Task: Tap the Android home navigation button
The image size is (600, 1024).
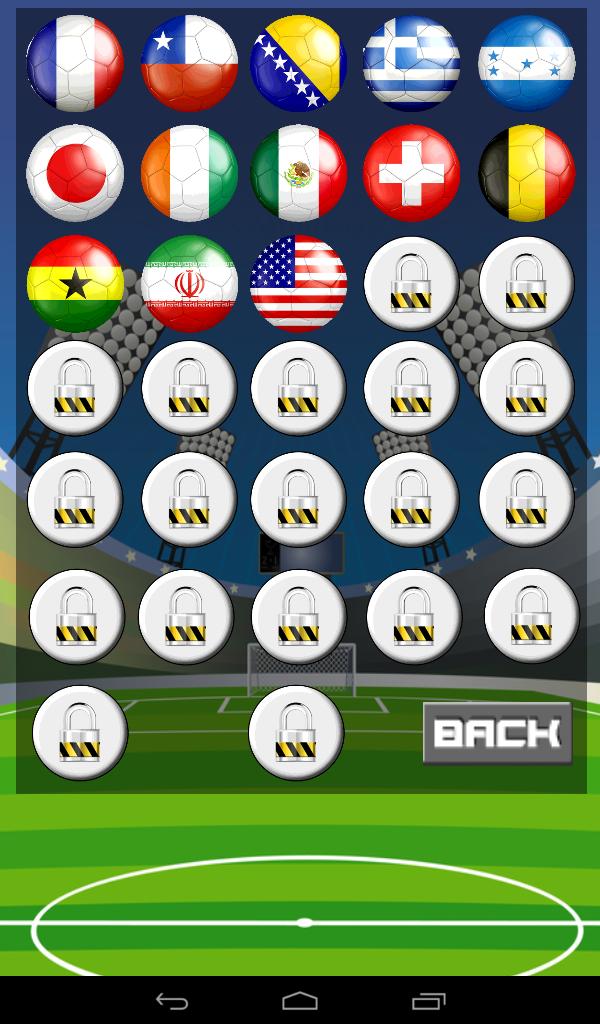Action: 300,1000
